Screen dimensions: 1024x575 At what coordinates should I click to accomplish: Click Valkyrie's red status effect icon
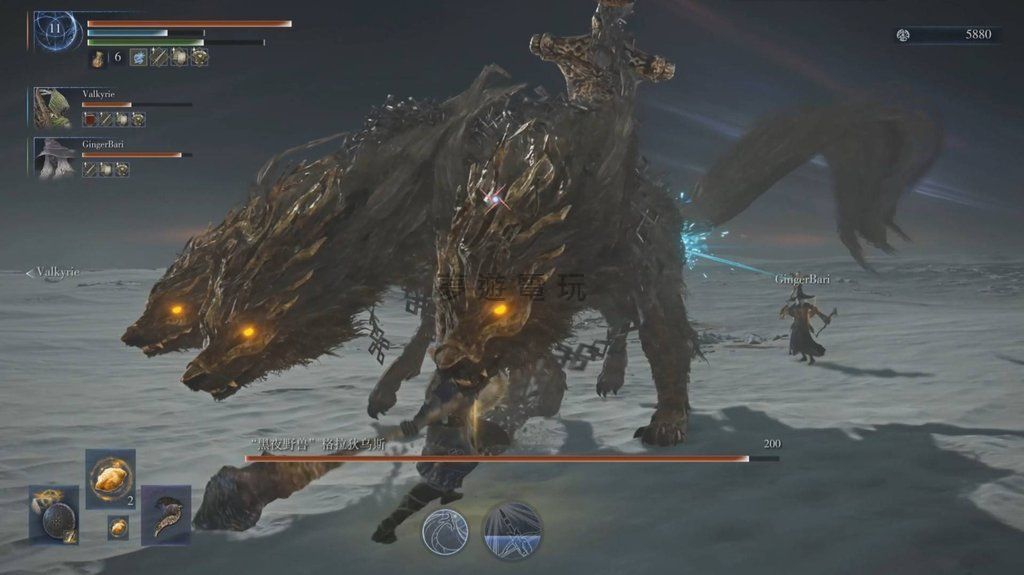tap(90, 119)
